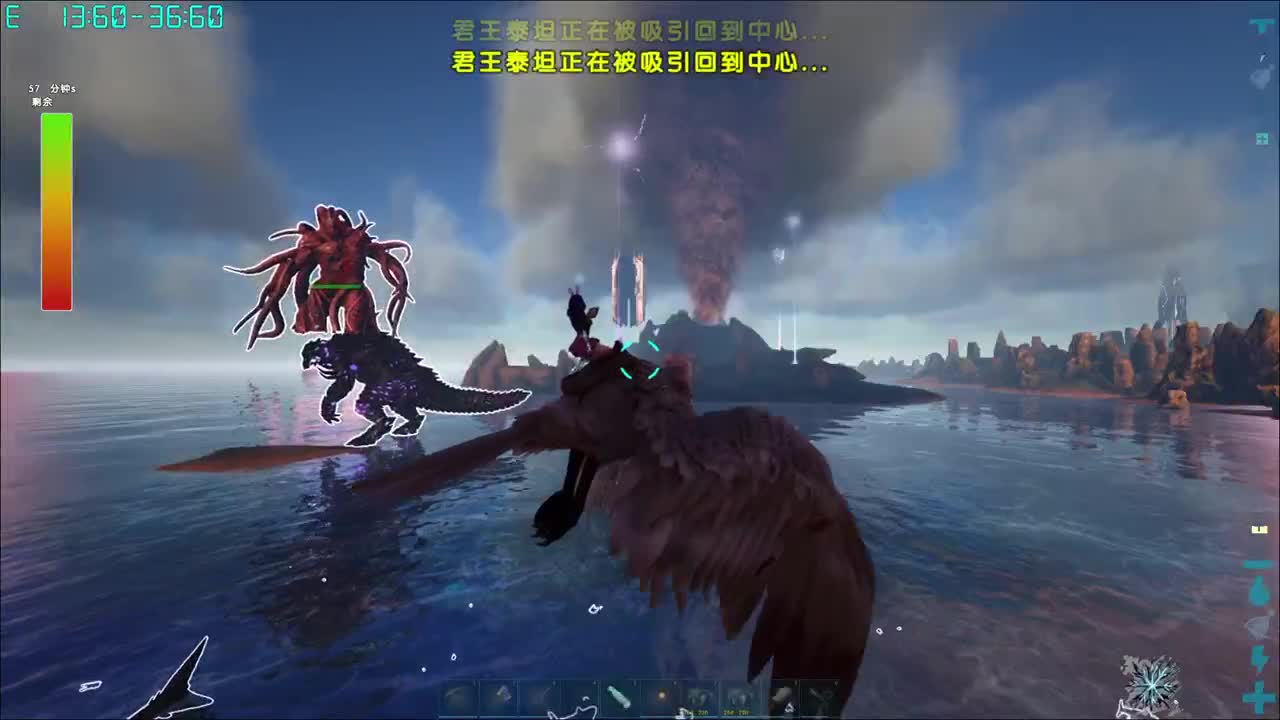The height and width of the screenshot is (720, 1280).
Task: Click the food status icon on right edge
Action: (1255, 625)
